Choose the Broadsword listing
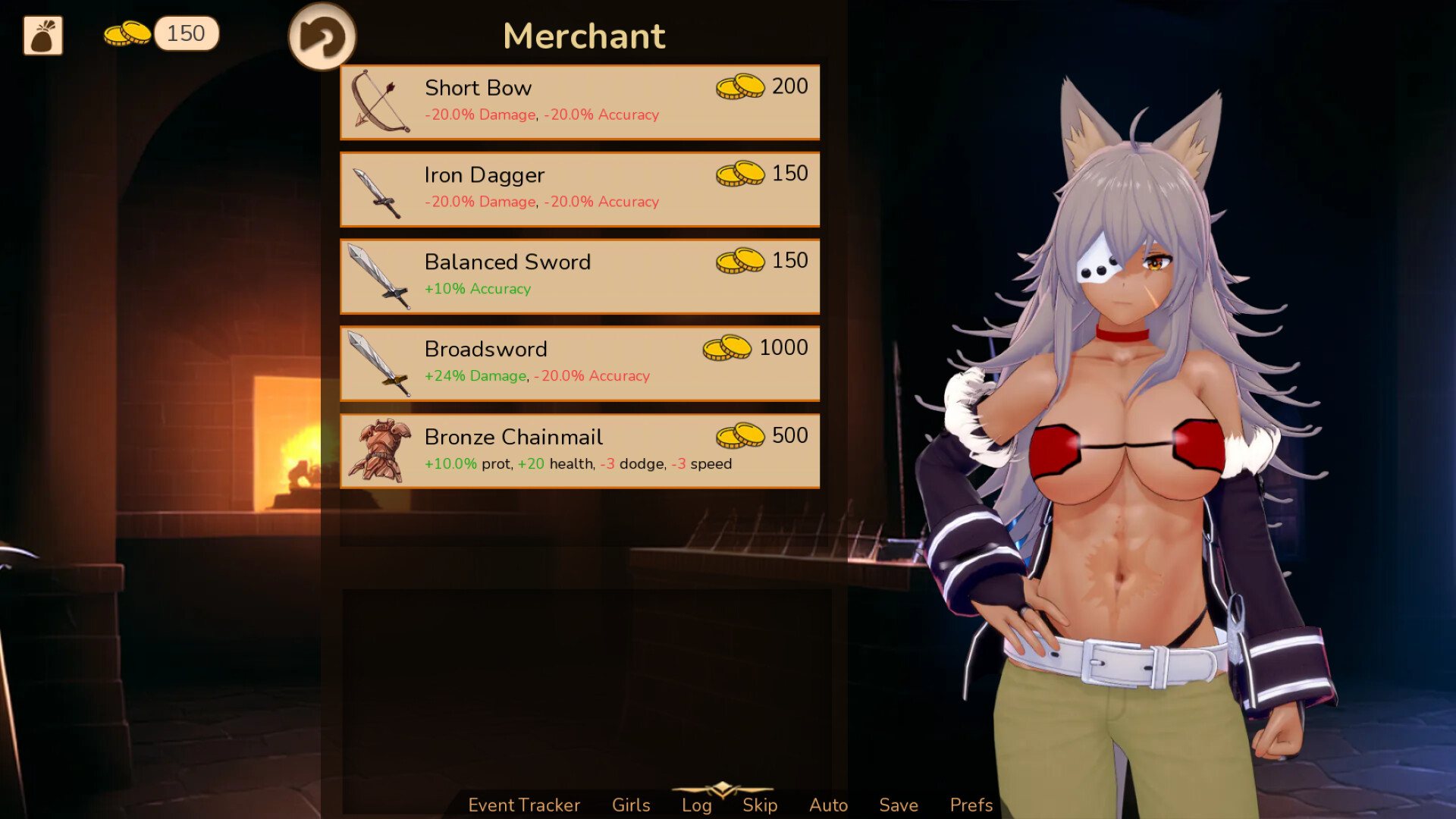Screen dimensions: 1456x819 pos(579,363)
